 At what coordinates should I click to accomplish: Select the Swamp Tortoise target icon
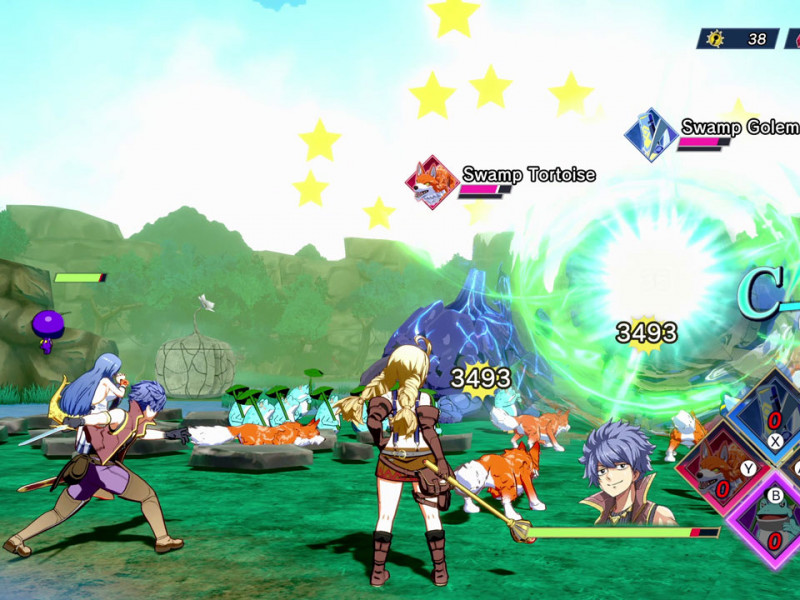coord(432,182)
